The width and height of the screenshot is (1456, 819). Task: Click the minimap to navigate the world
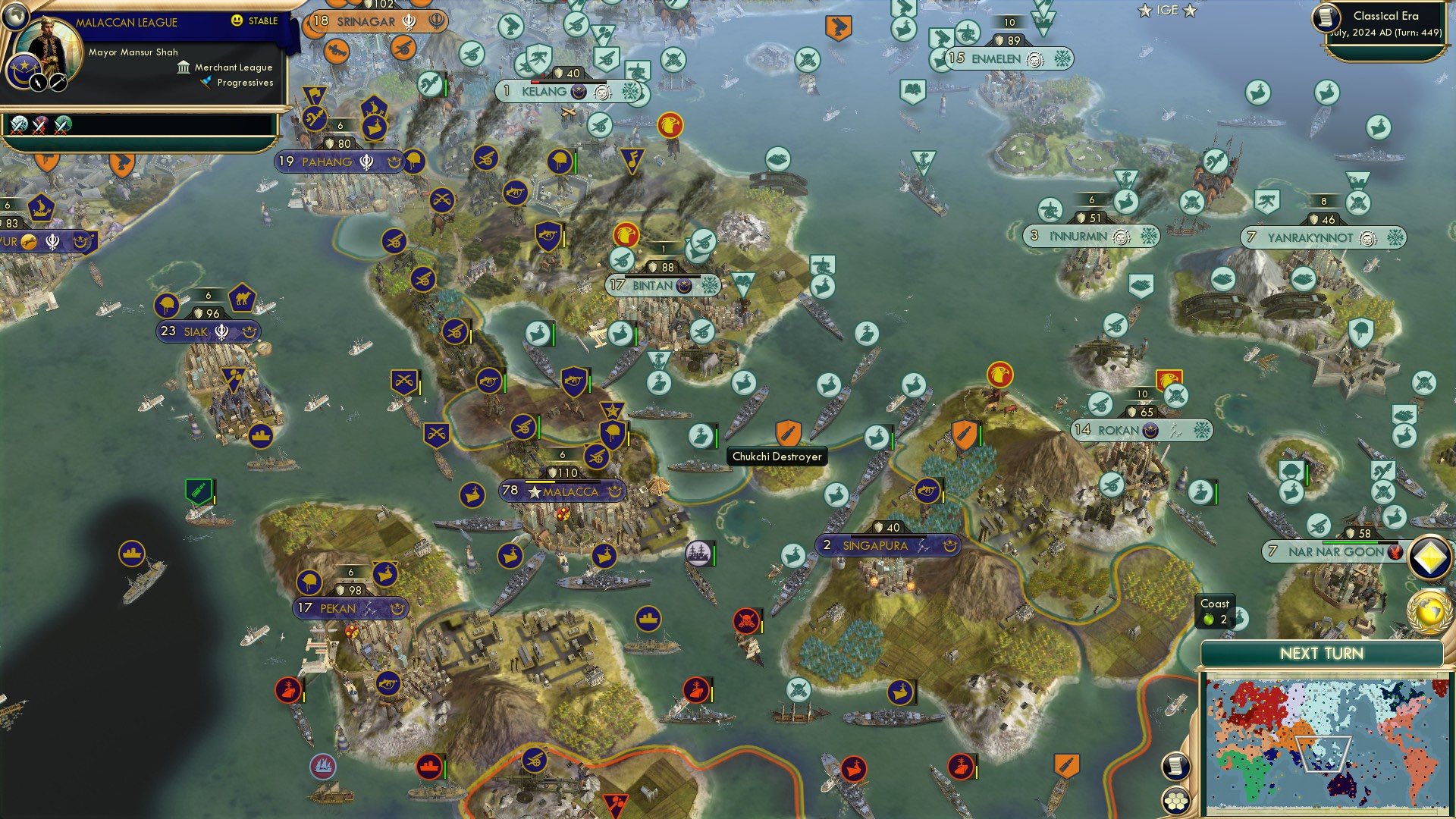1326,744
